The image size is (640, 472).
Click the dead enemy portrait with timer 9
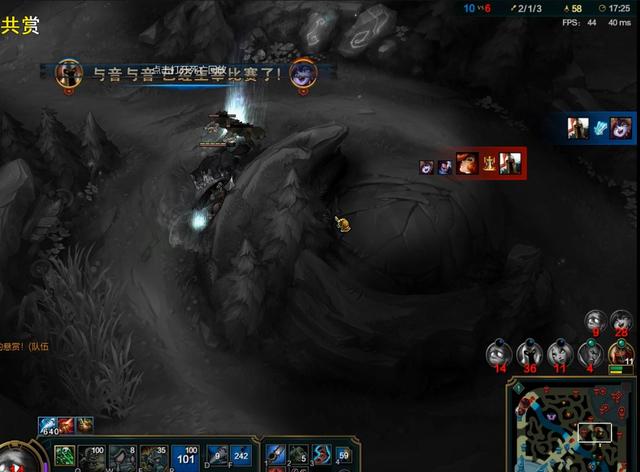coord(596,320)
